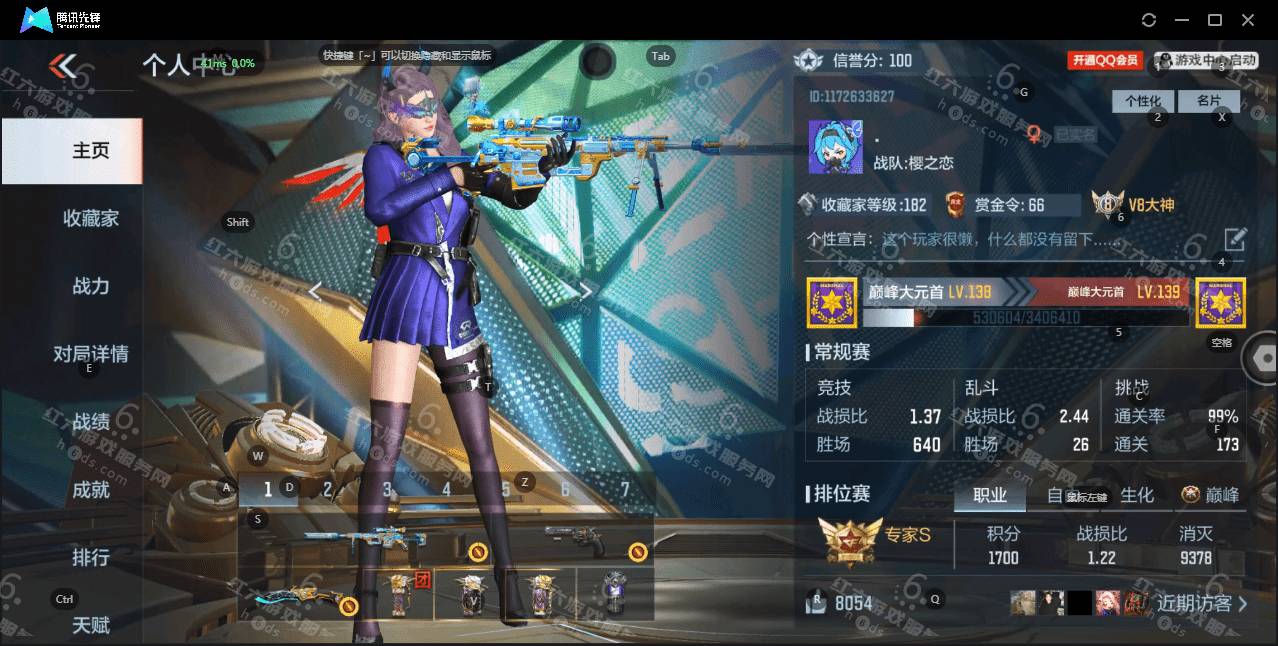Switch to the 生化 ranked tab
The height and width of the screenshot is (646, 1278).
[1136, 495]
